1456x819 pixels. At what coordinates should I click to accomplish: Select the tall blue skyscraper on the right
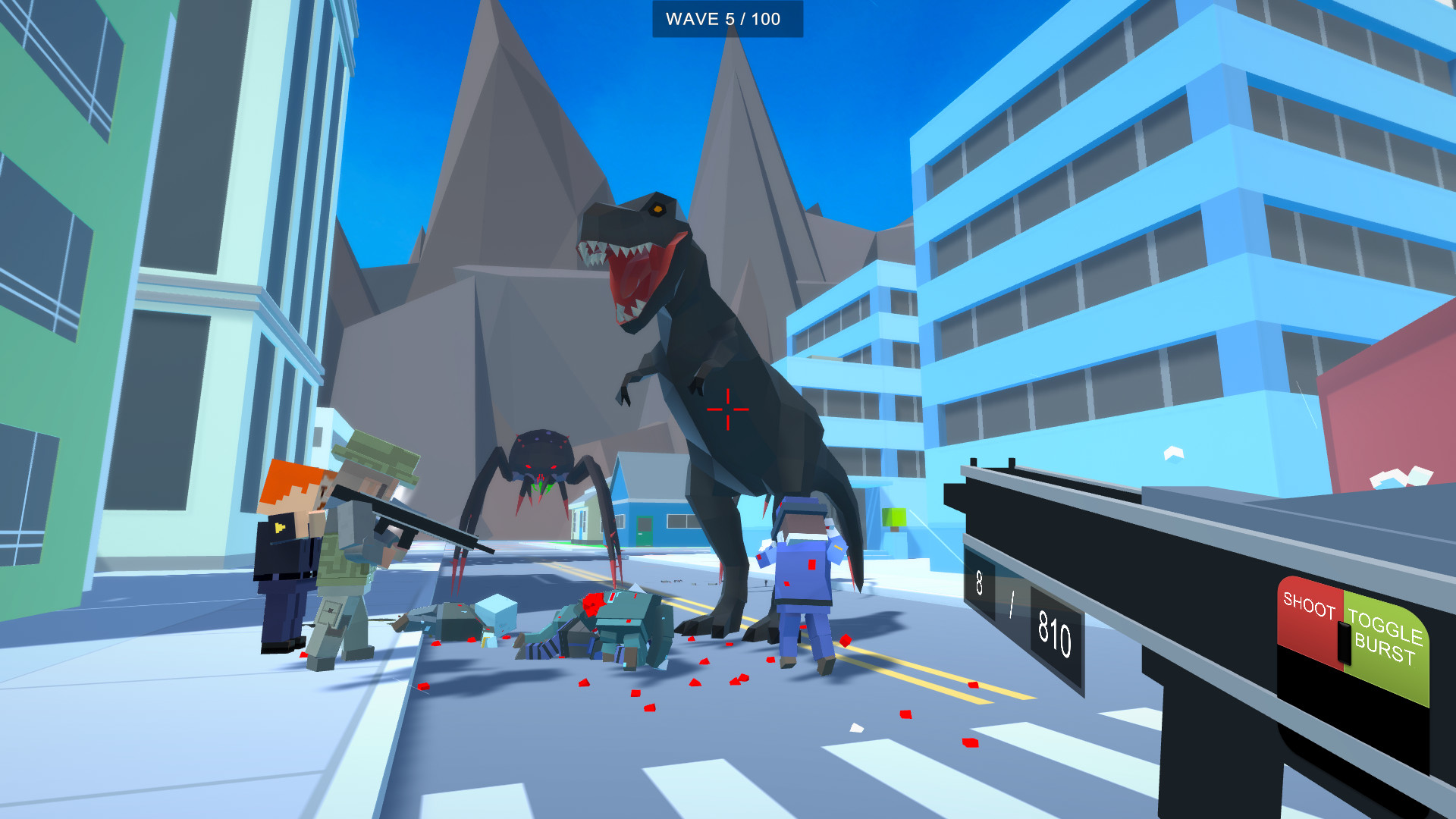pyautogui.click(x=1175, y=227)
